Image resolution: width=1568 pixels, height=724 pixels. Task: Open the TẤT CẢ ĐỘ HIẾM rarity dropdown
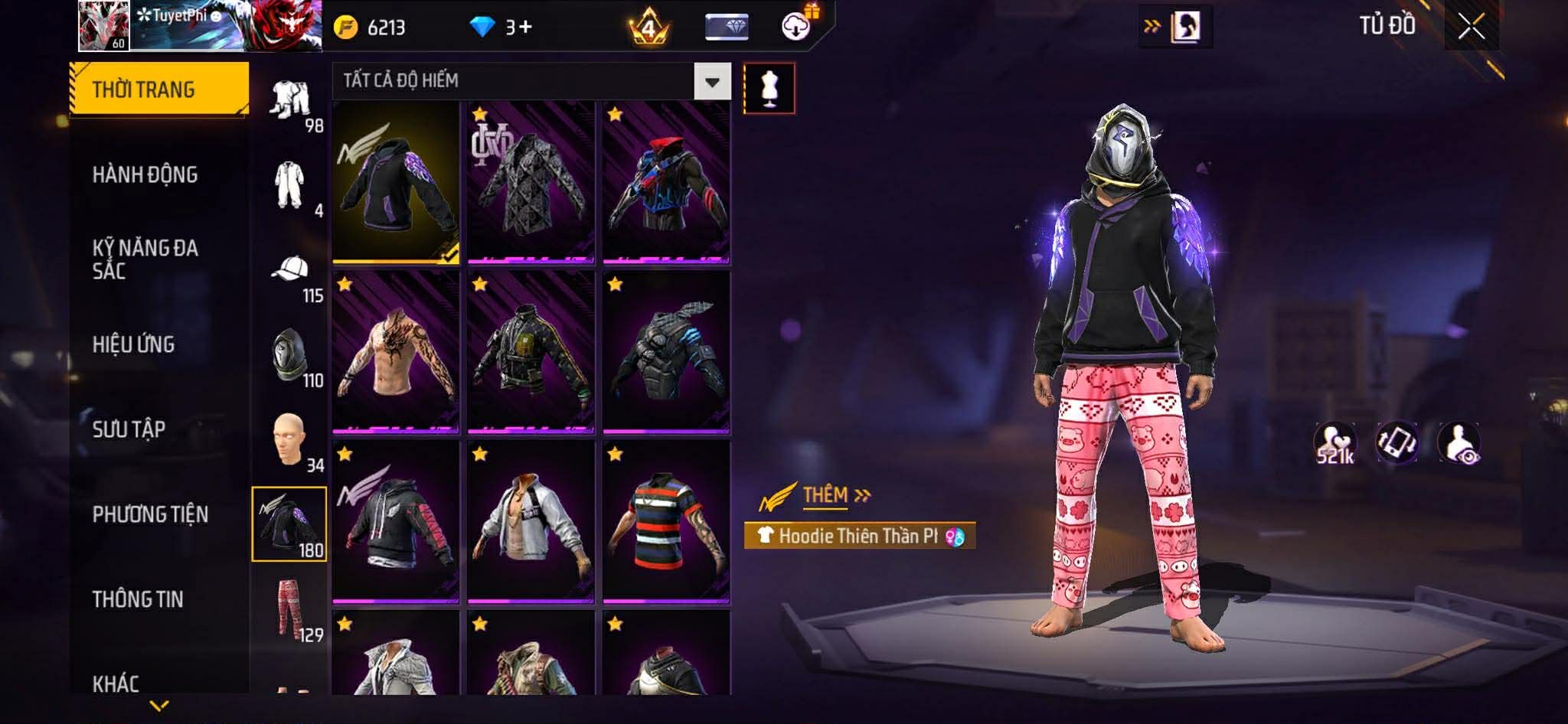(x=712, y=81)
